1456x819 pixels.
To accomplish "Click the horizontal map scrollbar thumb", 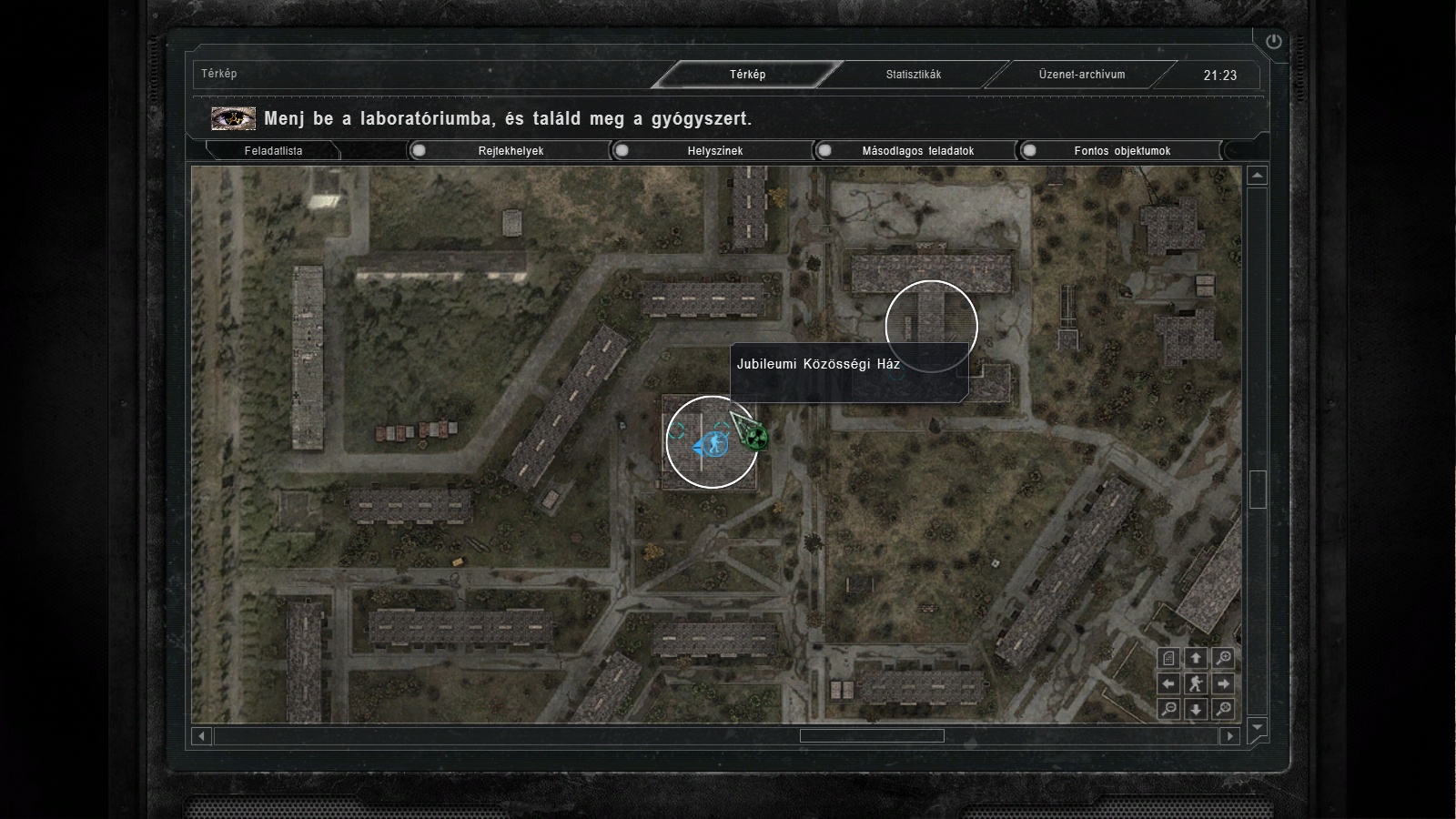I will 871,735.
